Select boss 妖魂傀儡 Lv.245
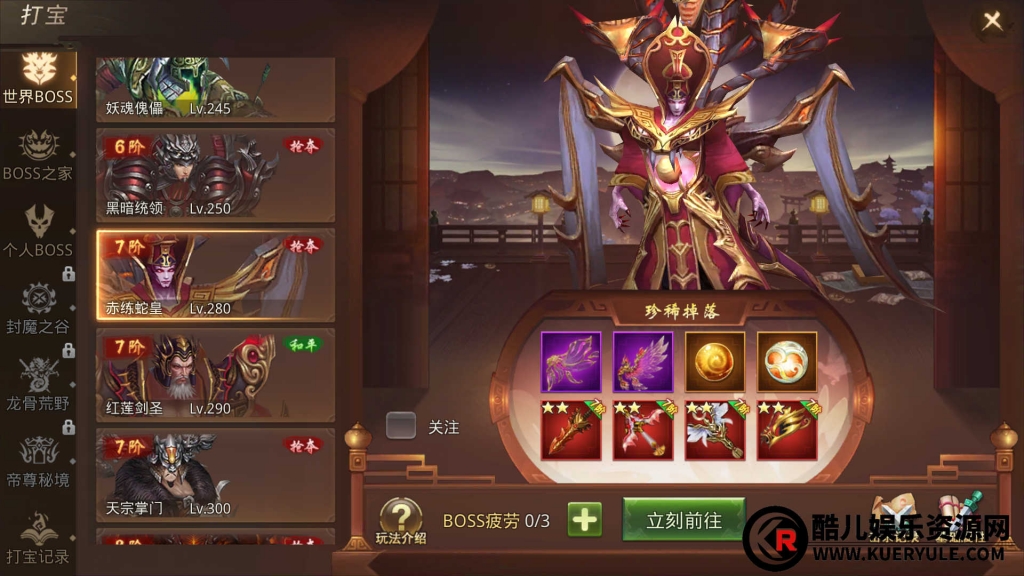This screenshot has width=1024, height=576. [215, 90]
